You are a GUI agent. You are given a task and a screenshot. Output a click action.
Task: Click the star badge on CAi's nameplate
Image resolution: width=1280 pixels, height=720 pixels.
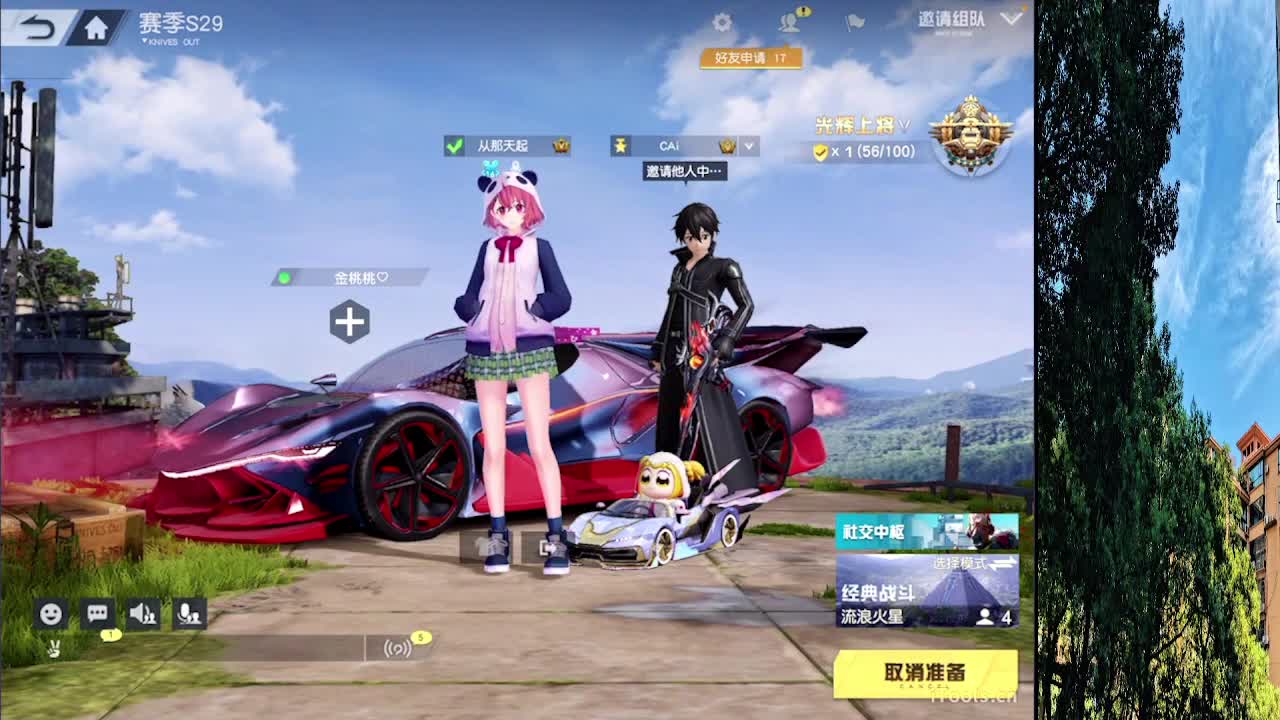pyautogui.click(x=623, y=145)
